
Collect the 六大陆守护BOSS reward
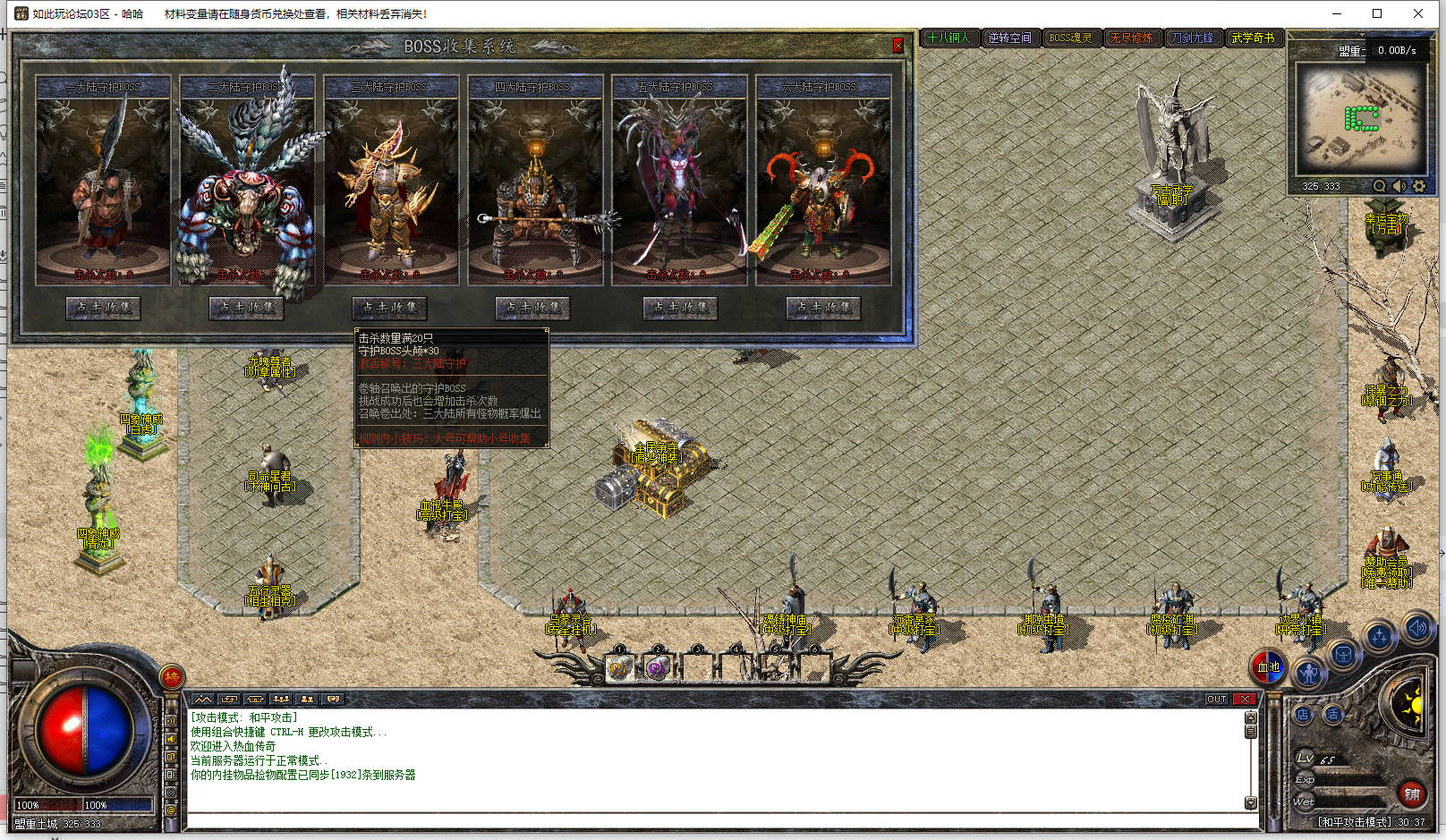point(823,308)
